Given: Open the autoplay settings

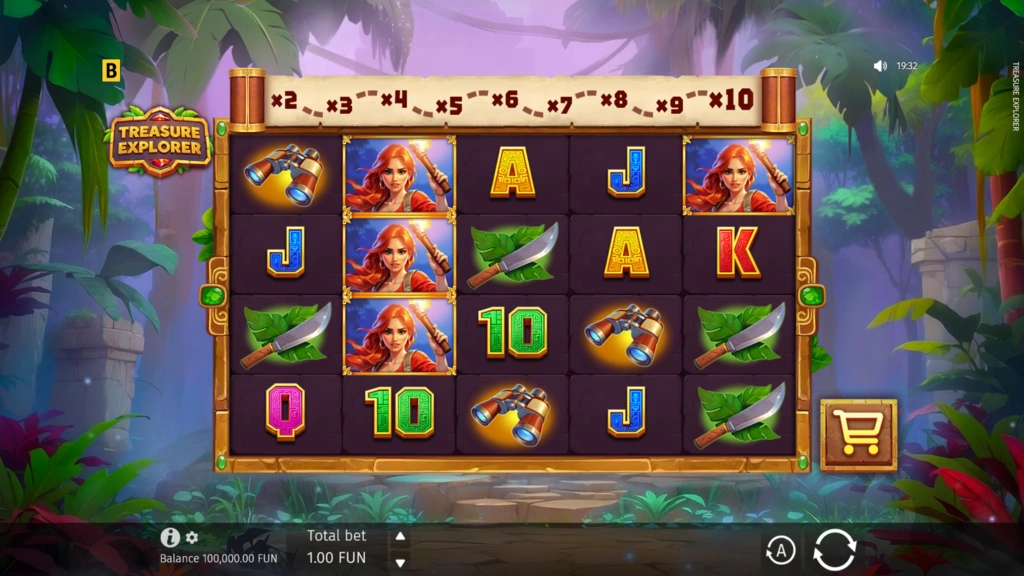Looking at the screenshot, I should pyautogui.click(x=780, y=550).
